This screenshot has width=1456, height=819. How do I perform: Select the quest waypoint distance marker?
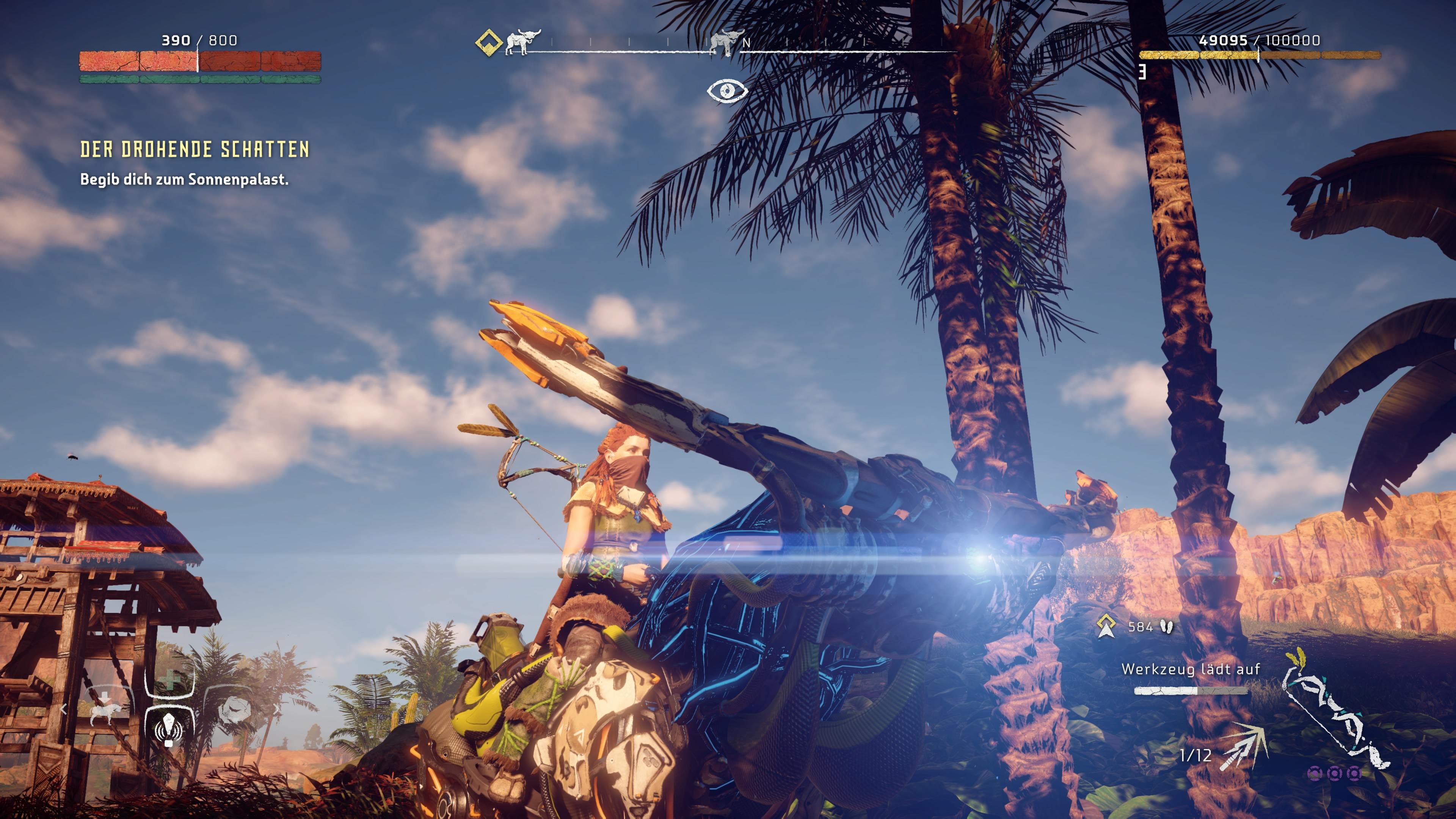tap(1106, 626)
